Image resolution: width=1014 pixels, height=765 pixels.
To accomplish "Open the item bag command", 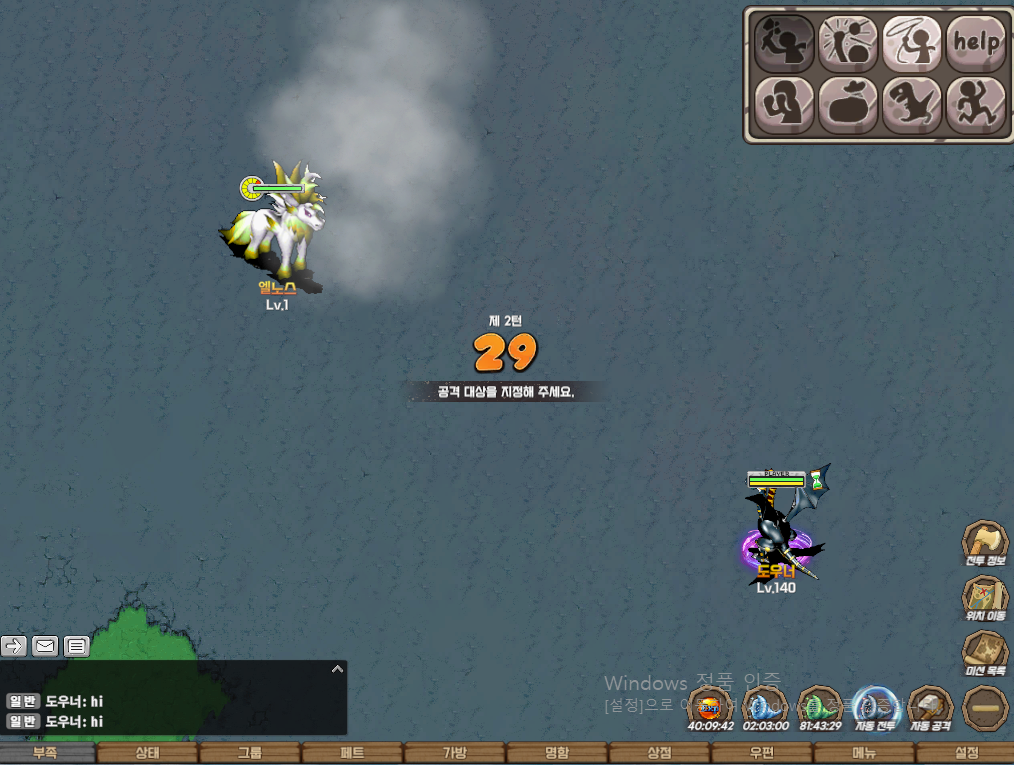I will click(848, 104).
